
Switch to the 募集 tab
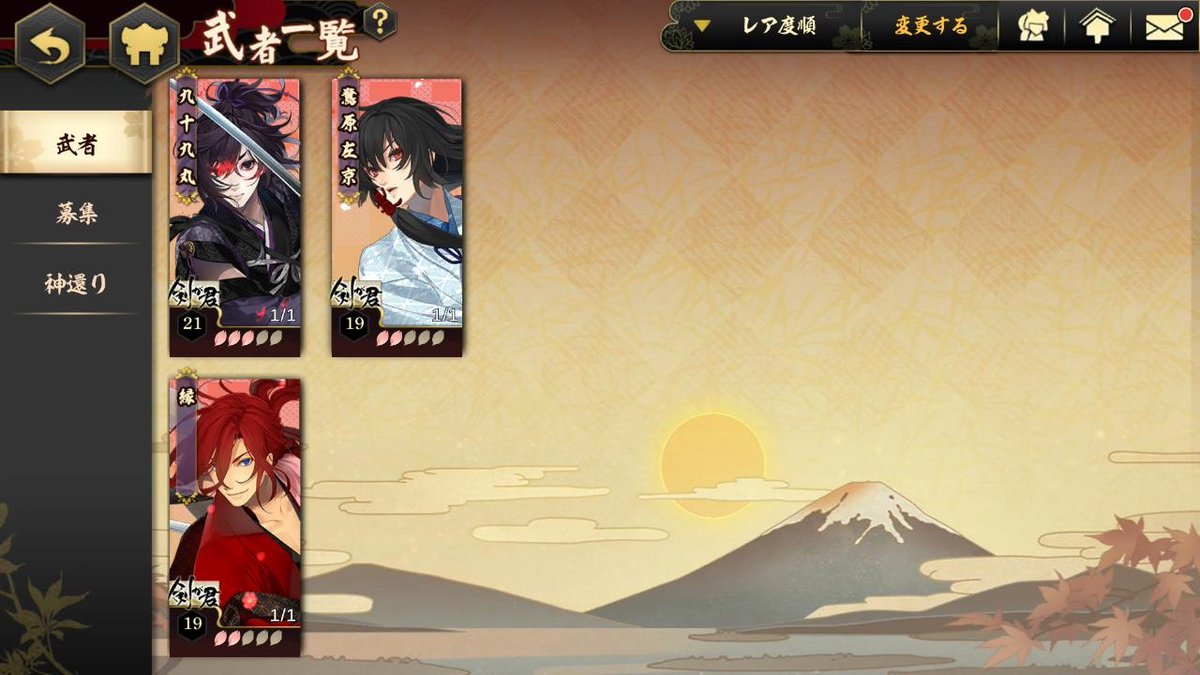(x=76, y=213)
